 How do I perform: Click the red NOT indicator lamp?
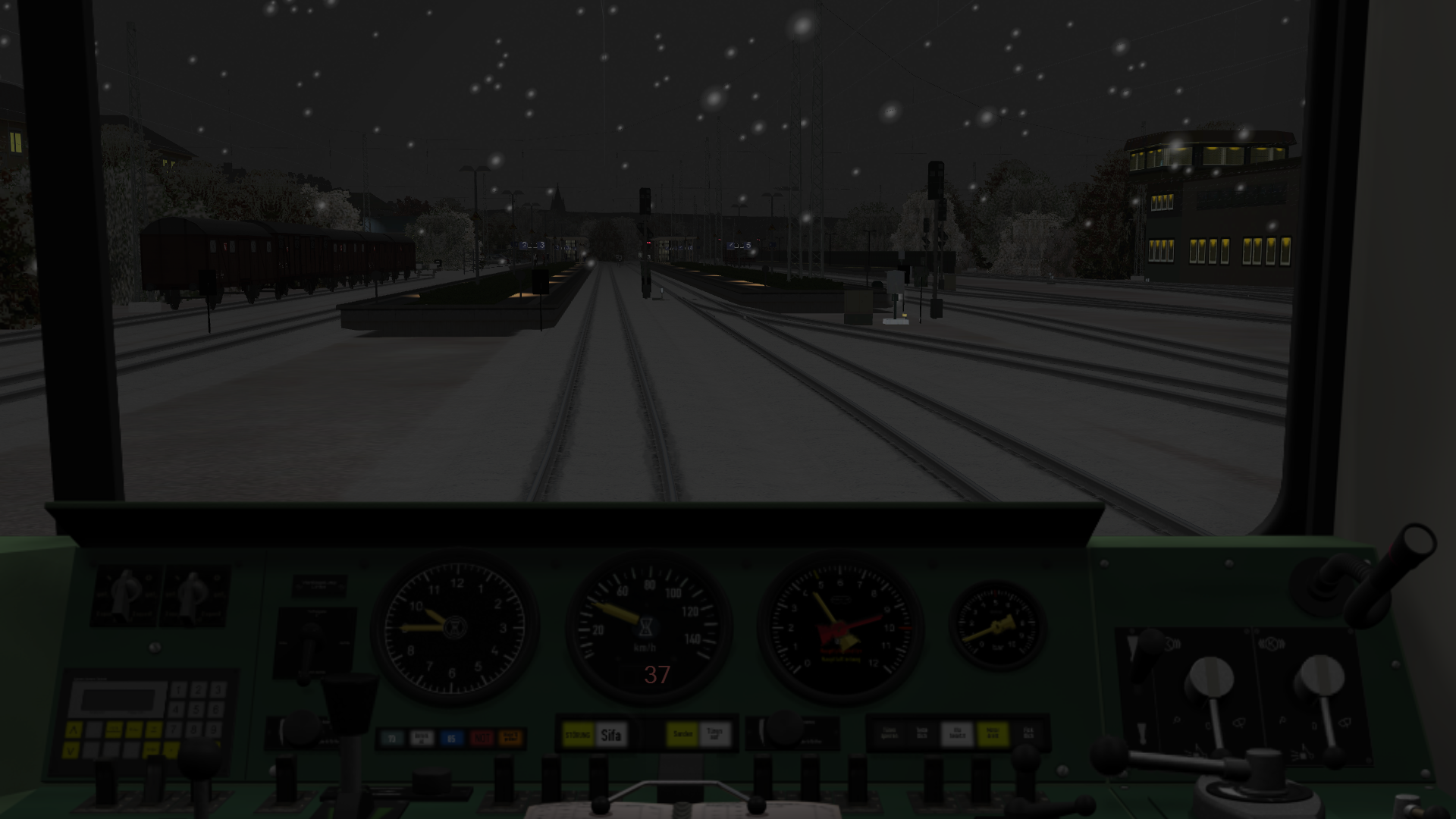point(481,738)
